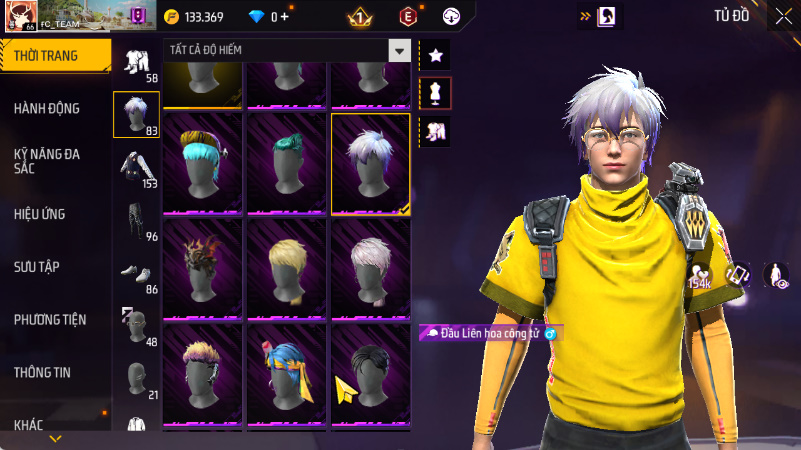Open the PHƯƠNG TIỆN vehicles section

click(50, 320)
